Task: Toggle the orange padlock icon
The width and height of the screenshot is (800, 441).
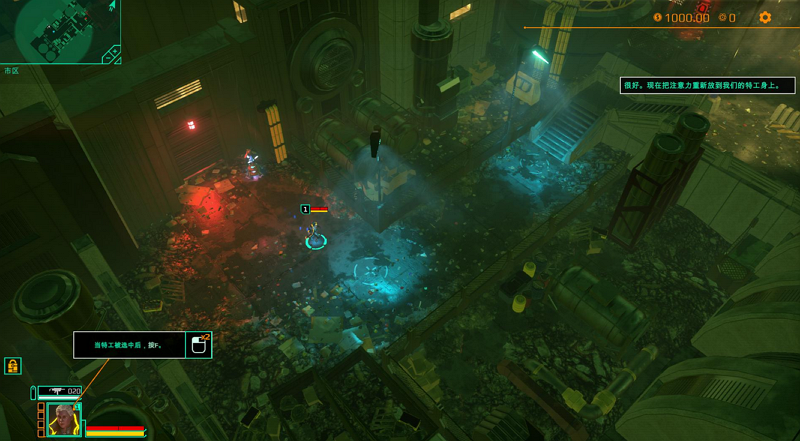Action: click(x=13, y=365)
